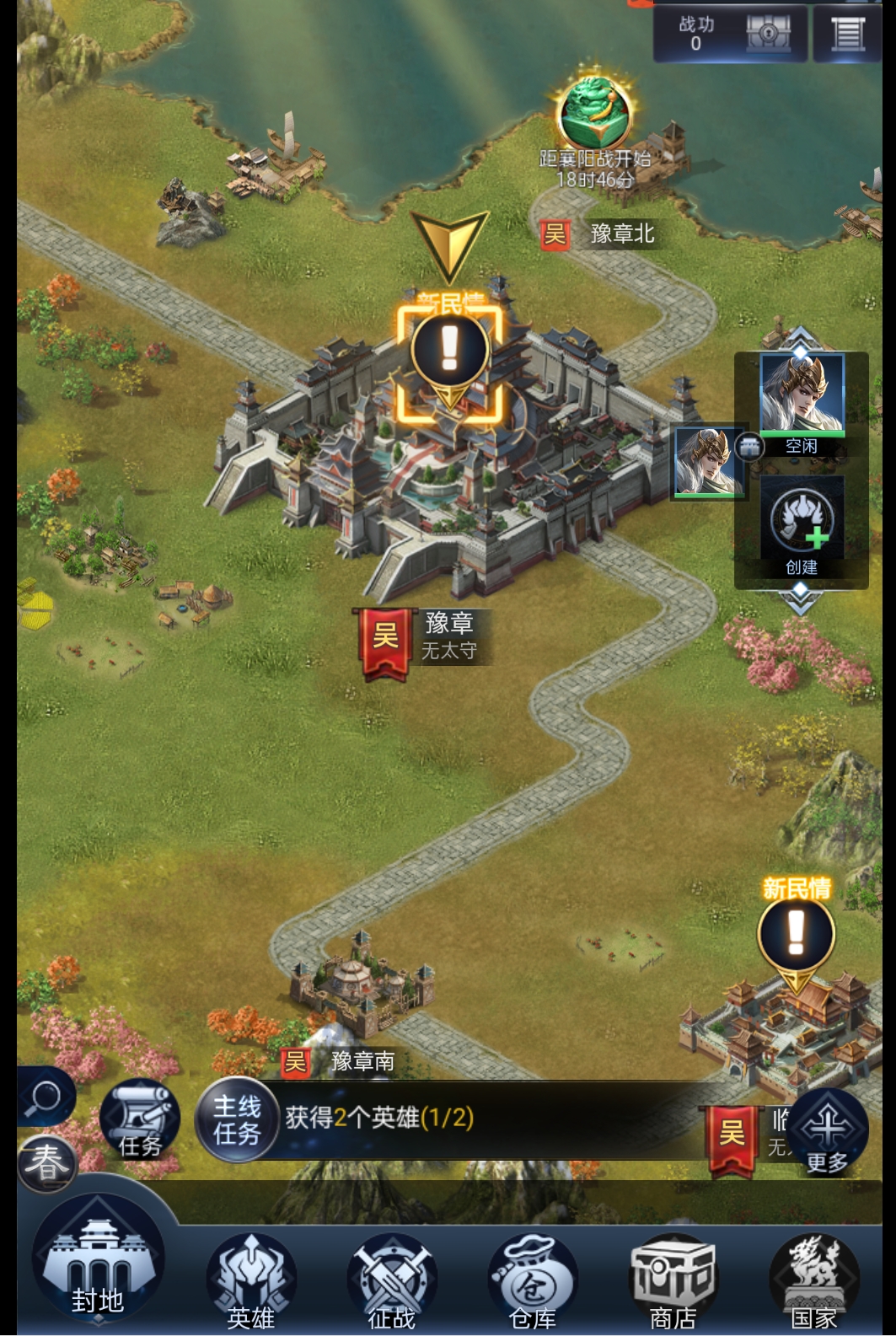Open the 任务 quest scroll icon
The height and width of the screenshot is (1336, 896).
140,1120
